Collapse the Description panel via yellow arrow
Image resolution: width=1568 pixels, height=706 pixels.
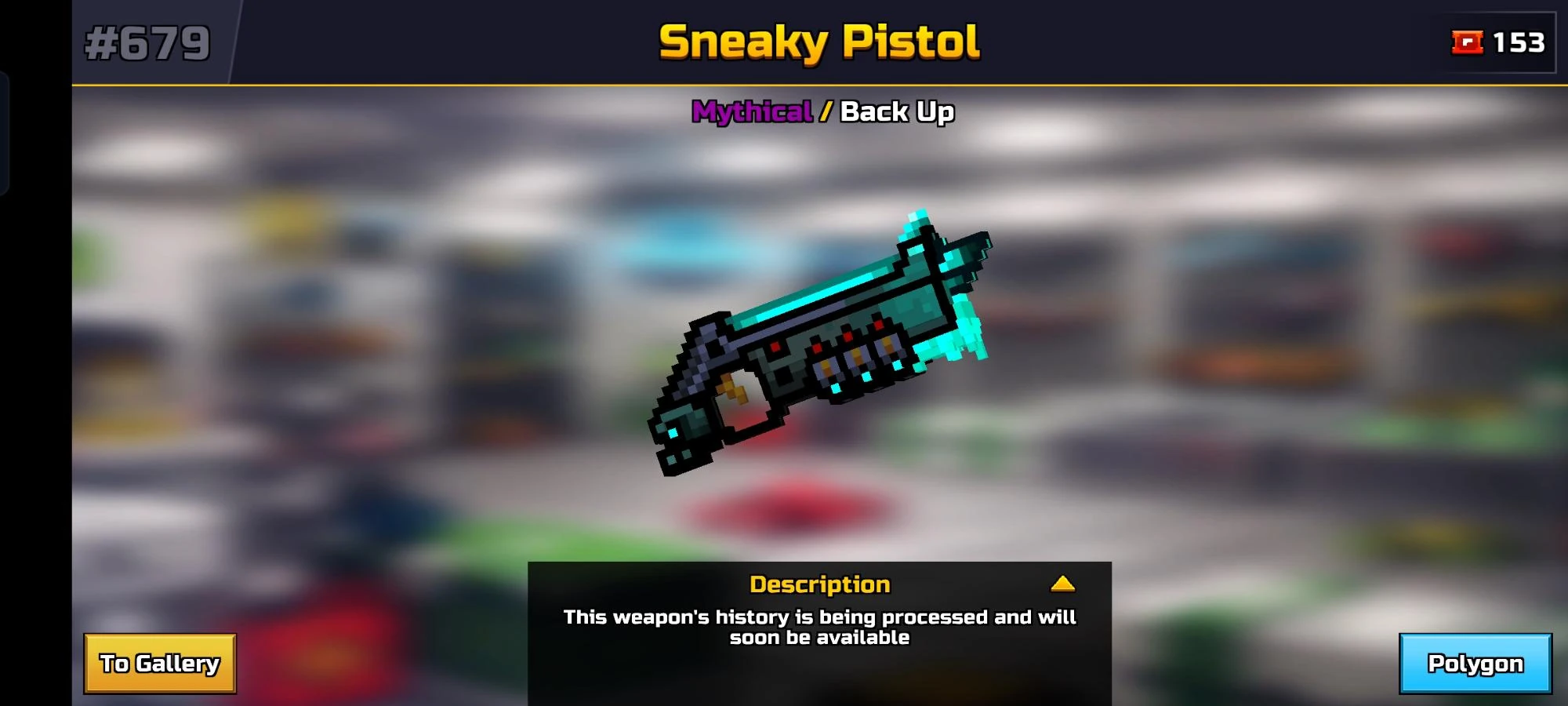tap(1063, 584)
